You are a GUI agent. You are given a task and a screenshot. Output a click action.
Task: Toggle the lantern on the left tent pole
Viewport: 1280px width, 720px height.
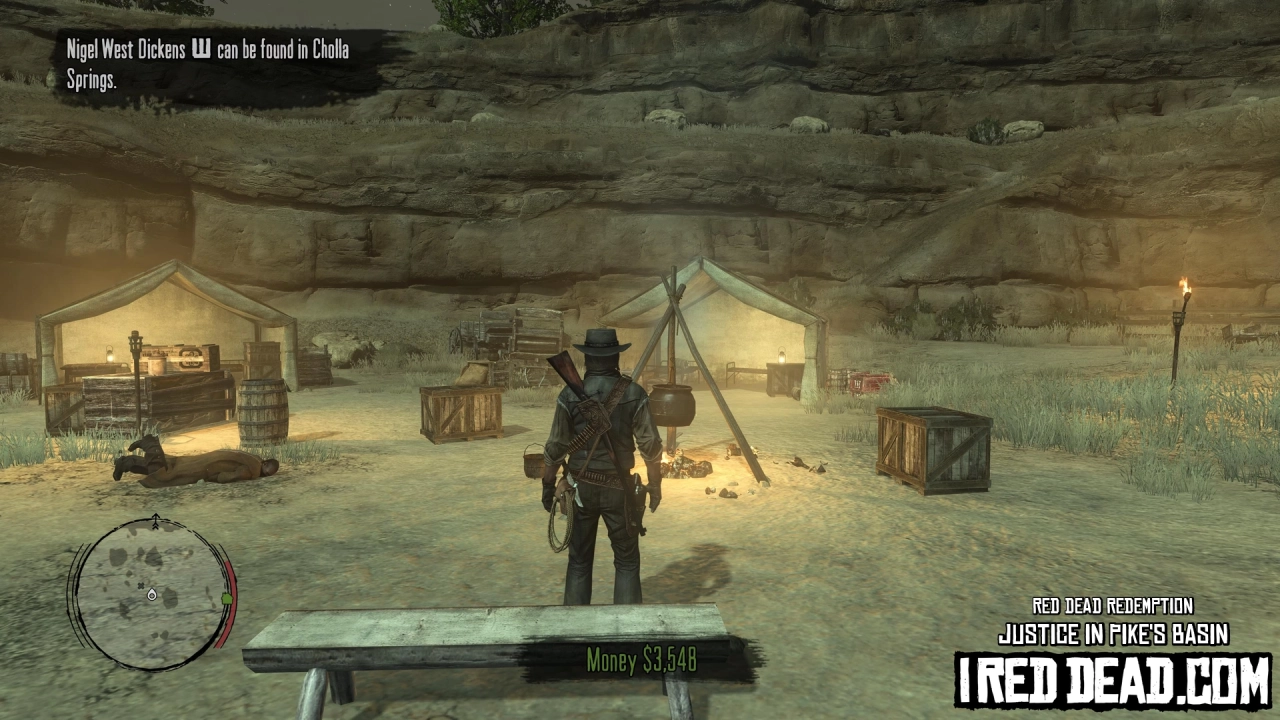110,352
